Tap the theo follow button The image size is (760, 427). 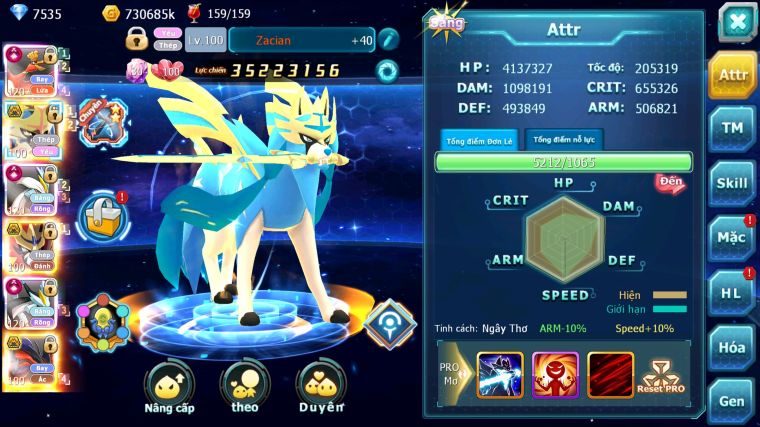(x=245, y=389)
